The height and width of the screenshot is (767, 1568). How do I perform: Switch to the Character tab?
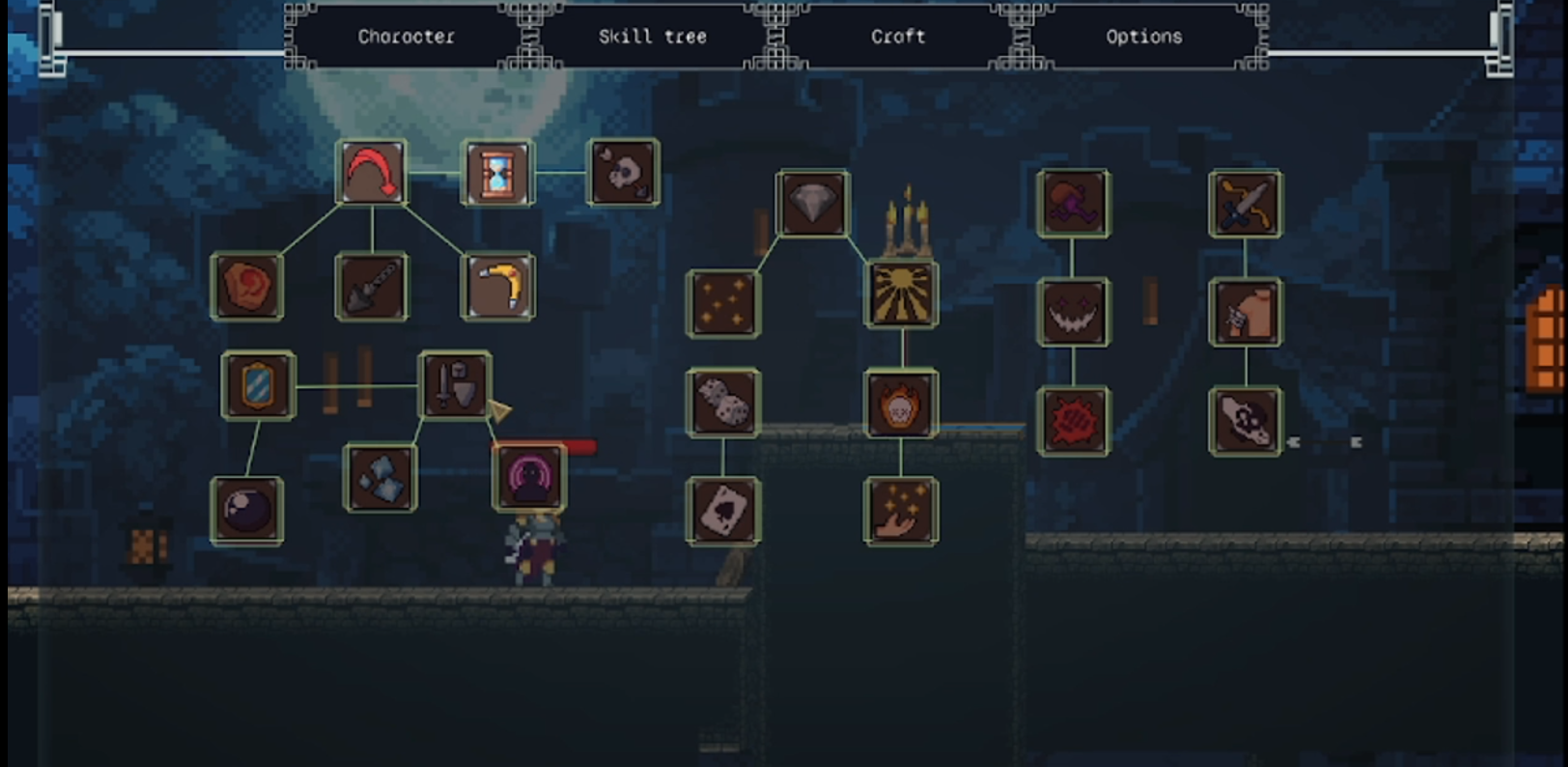405,37
